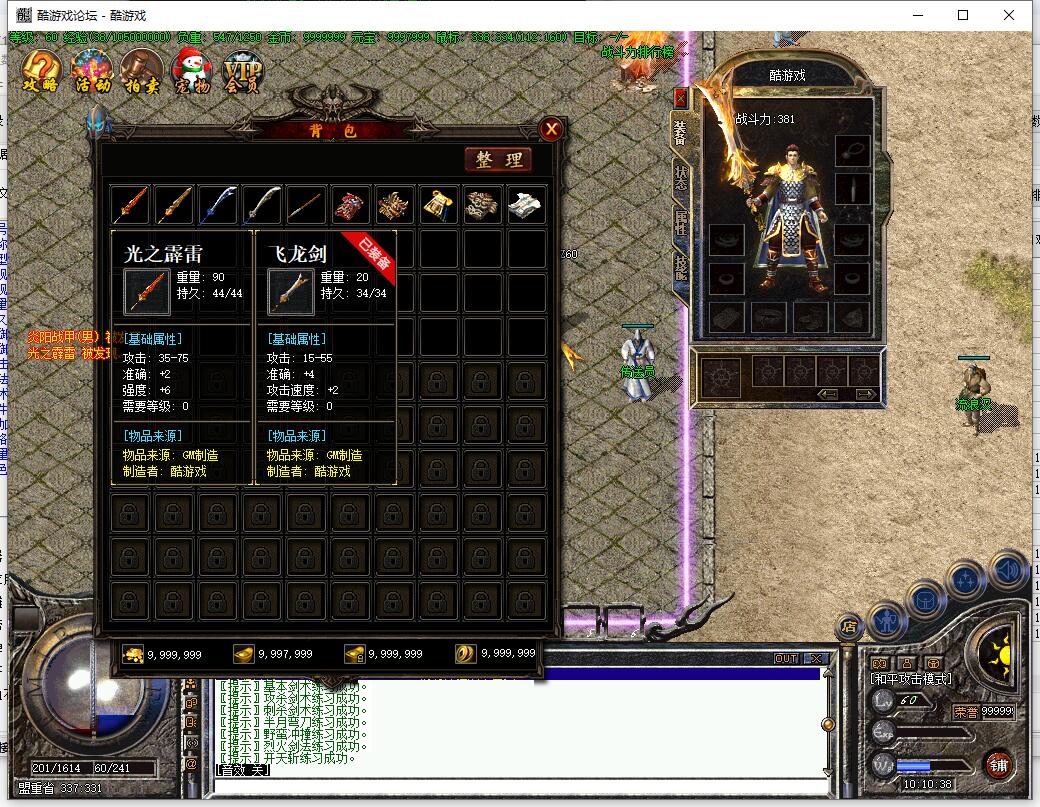Select the yellow robe item in the bag
The image size is (1040, 807).
pos(439,205)
